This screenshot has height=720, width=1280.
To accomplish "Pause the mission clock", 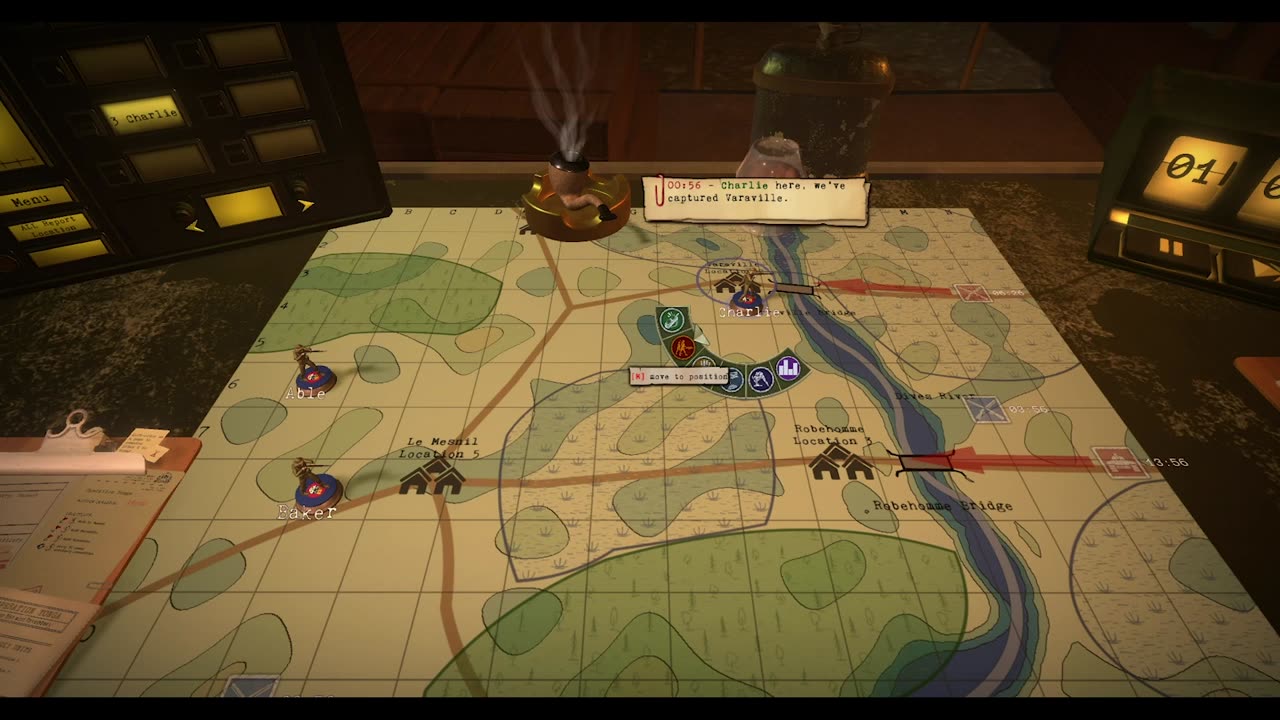I will click(1171, 247).
